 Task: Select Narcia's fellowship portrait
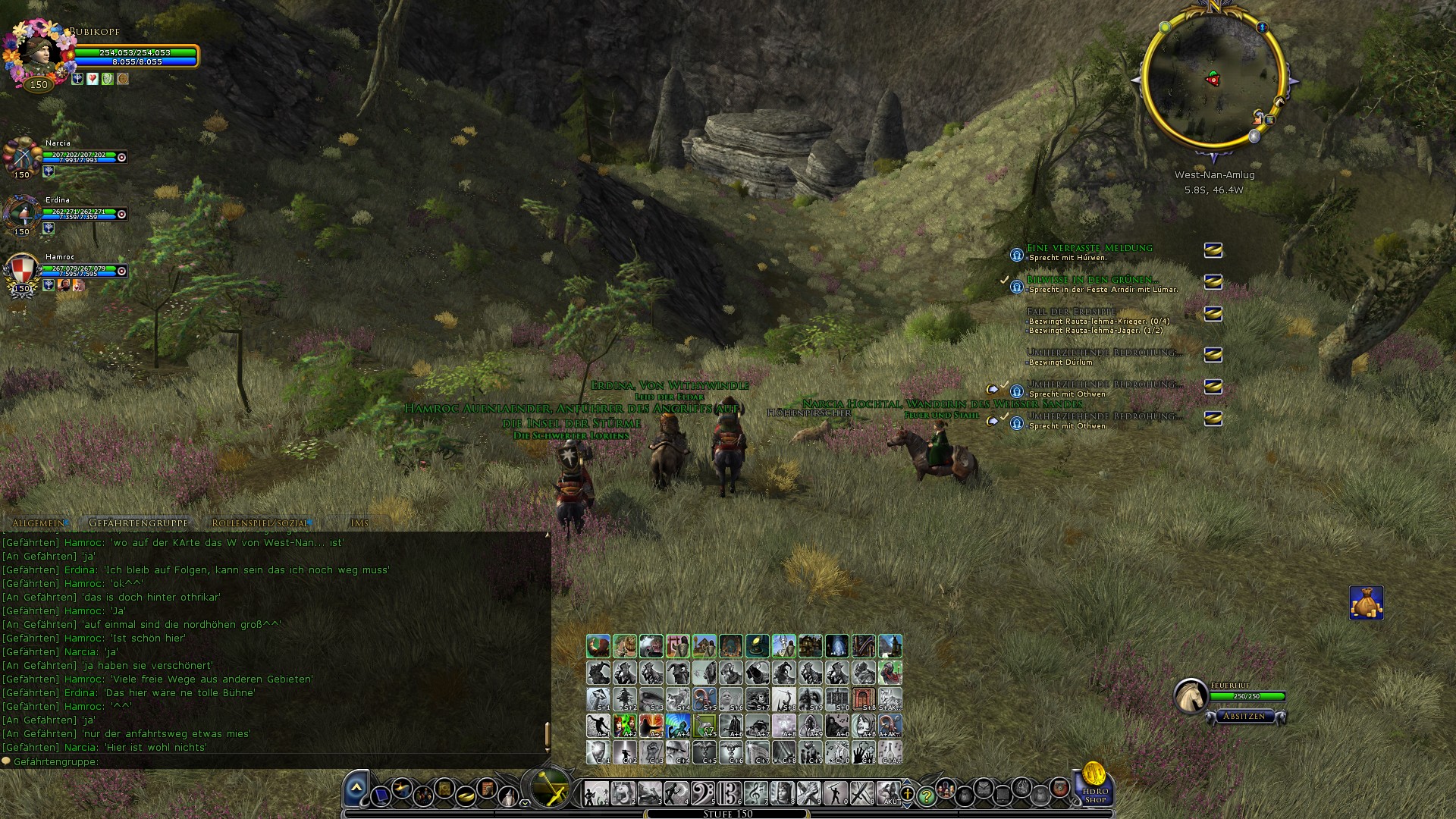click(21, 158)
